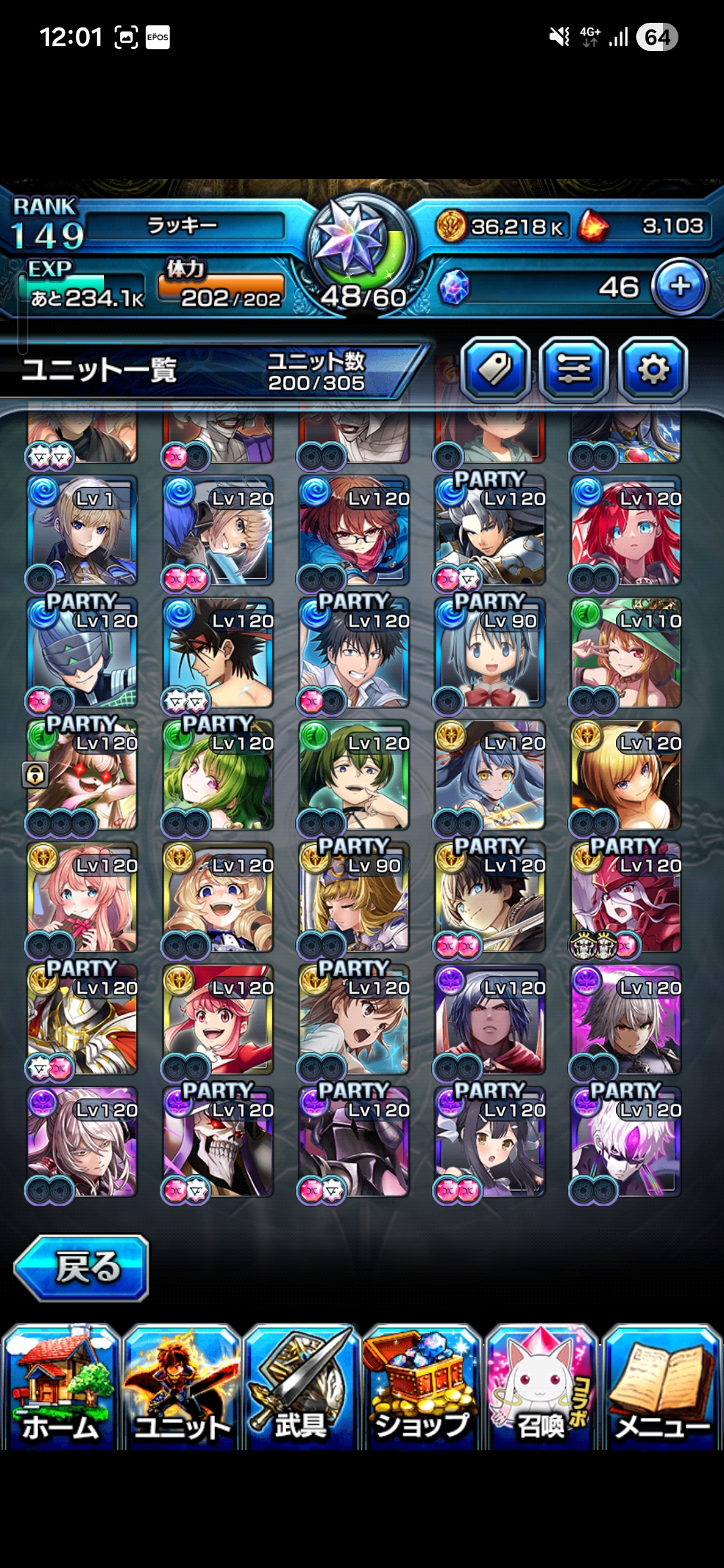
Task: Select the pink-haired girl in red hat
Action: pyautogui.click(x=219, y=1020)
